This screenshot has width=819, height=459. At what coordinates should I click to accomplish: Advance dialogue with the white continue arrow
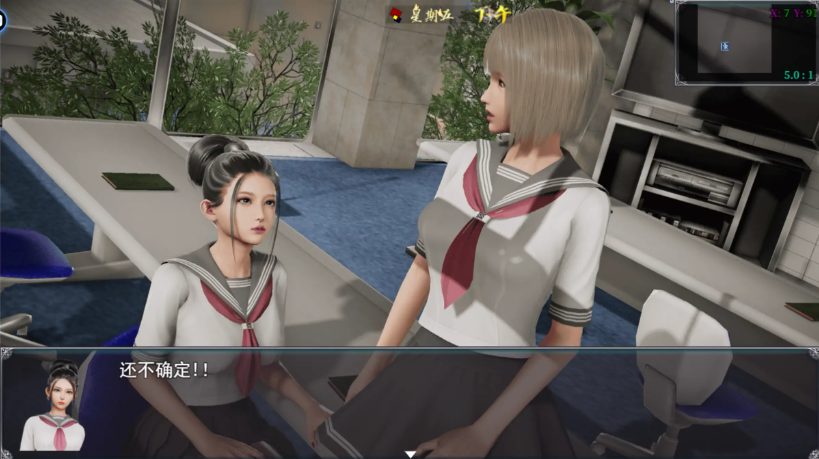[x=410, y=453]
